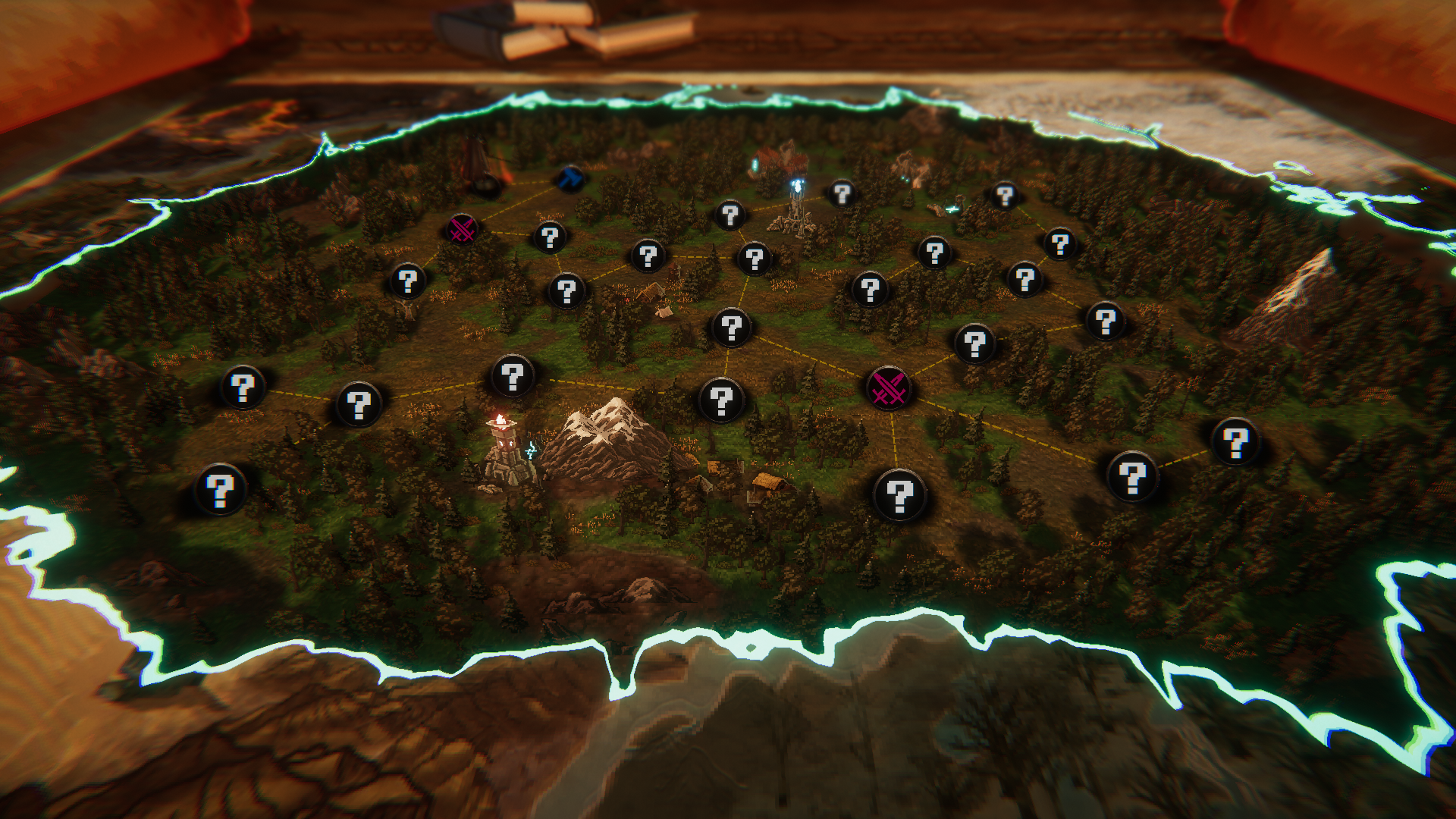Choose the crossed swords node nearest the hammer node

coord(462,229)
